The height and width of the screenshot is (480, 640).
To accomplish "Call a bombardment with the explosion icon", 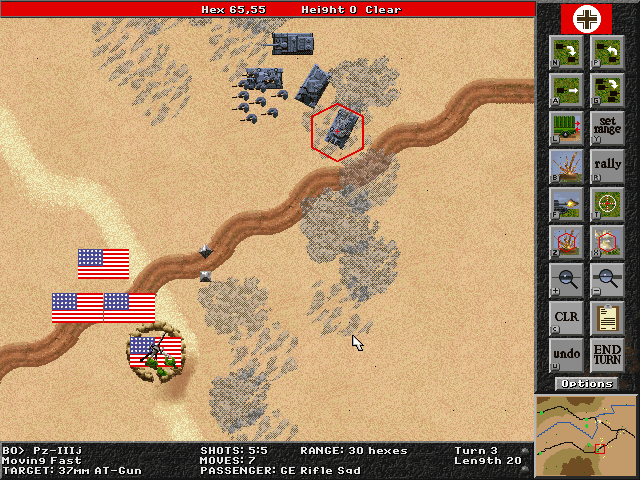I will click(566, 165).
